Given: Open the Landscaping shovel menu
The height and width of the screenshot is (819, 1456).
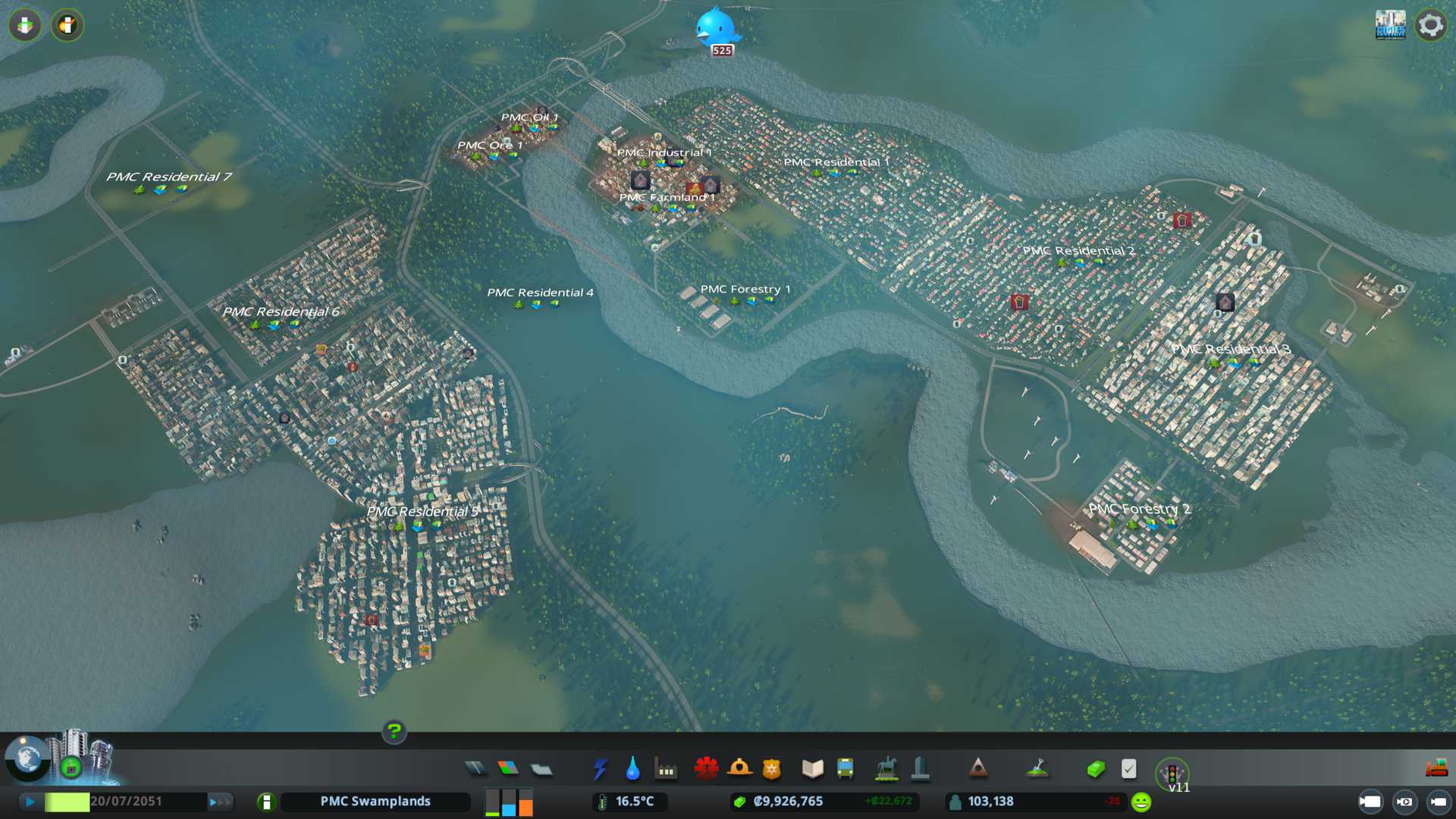Looking at the screenshot, I should (1037, 769).
